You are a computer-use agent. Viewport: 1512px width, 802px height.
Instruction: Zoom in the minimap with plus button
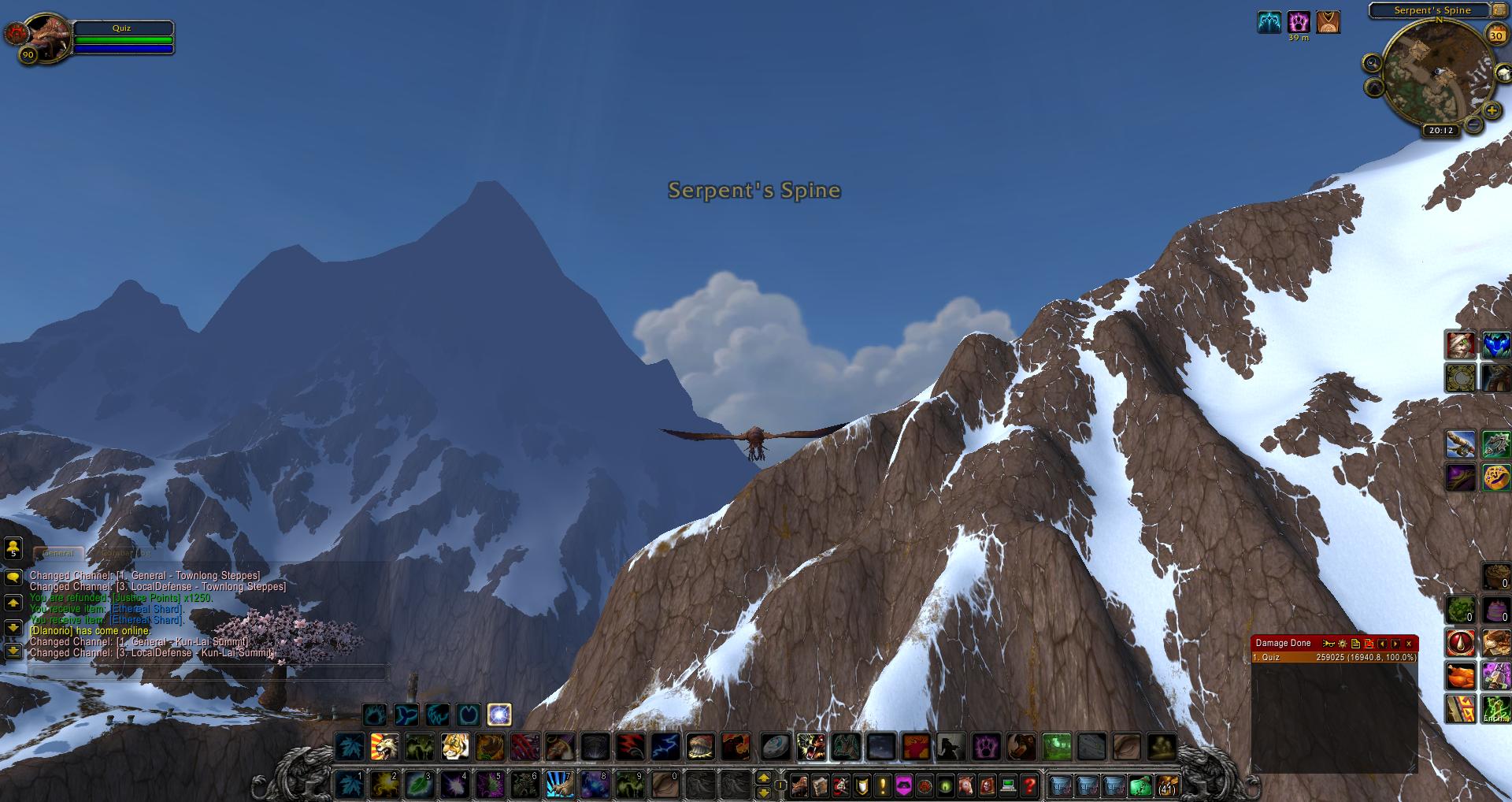point(1492,111)
